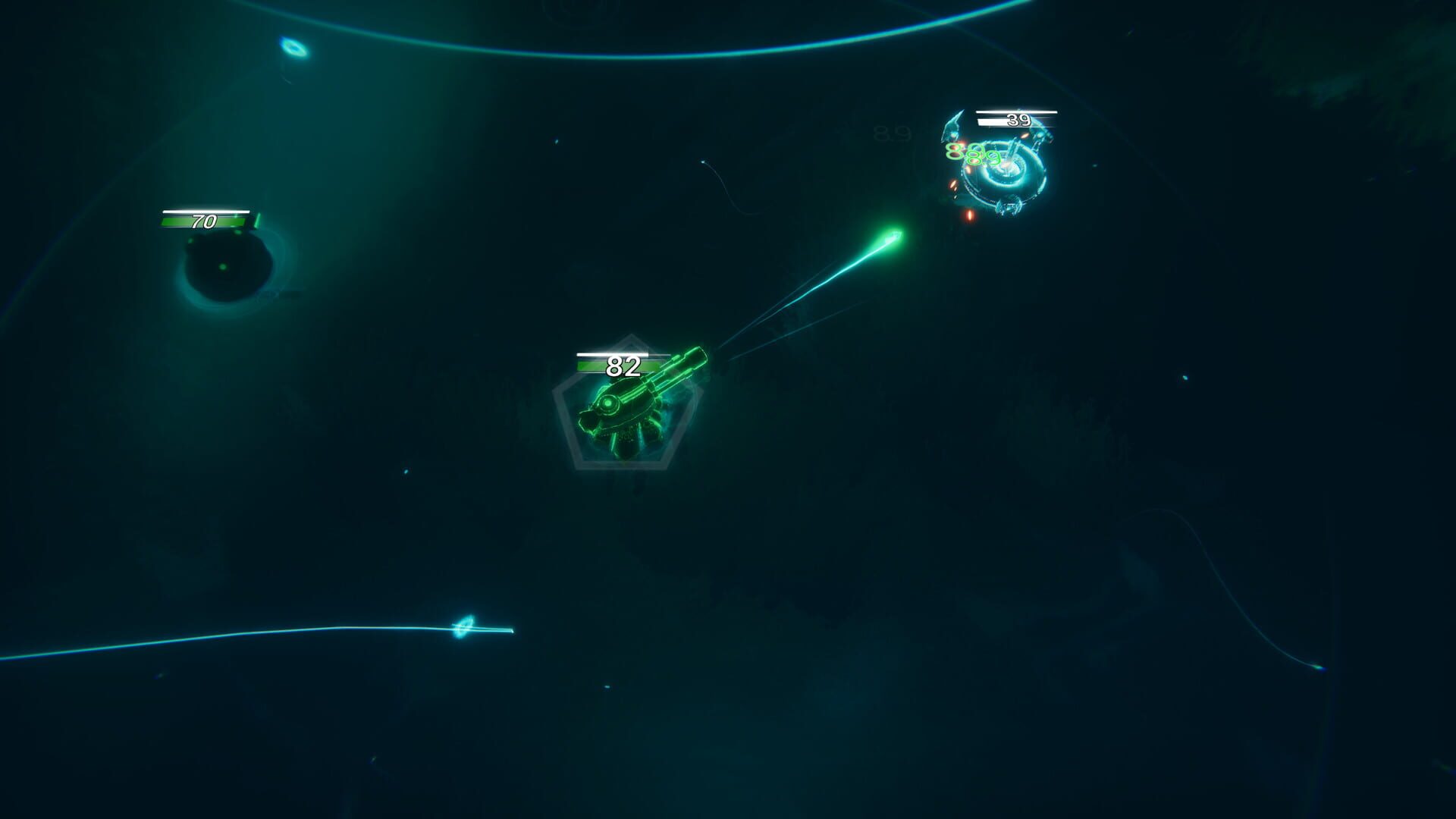Click the green 70 health bar

(x=203, y=222)
